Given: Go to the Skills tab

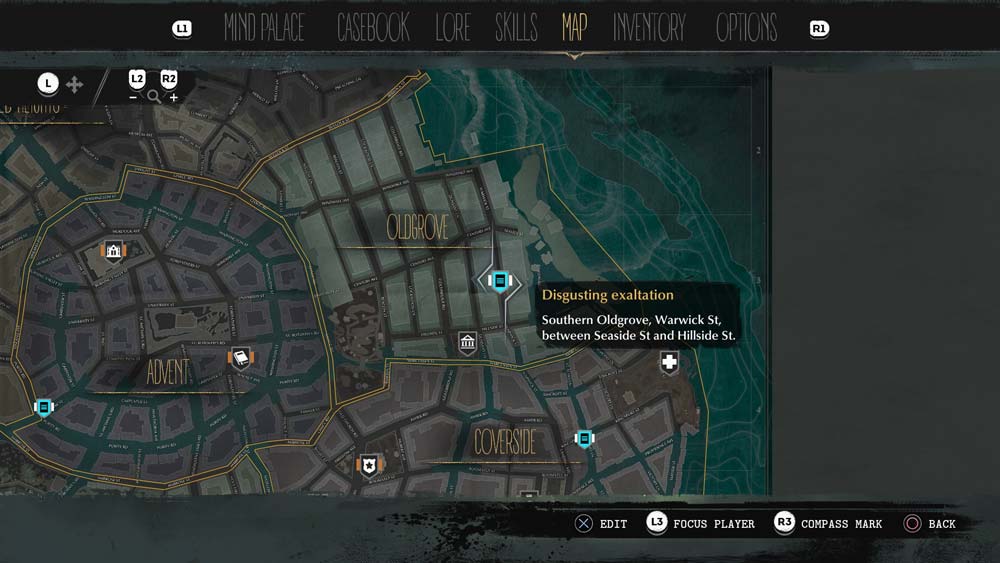Looking at the screenshot, I should (x=516, y=28).
